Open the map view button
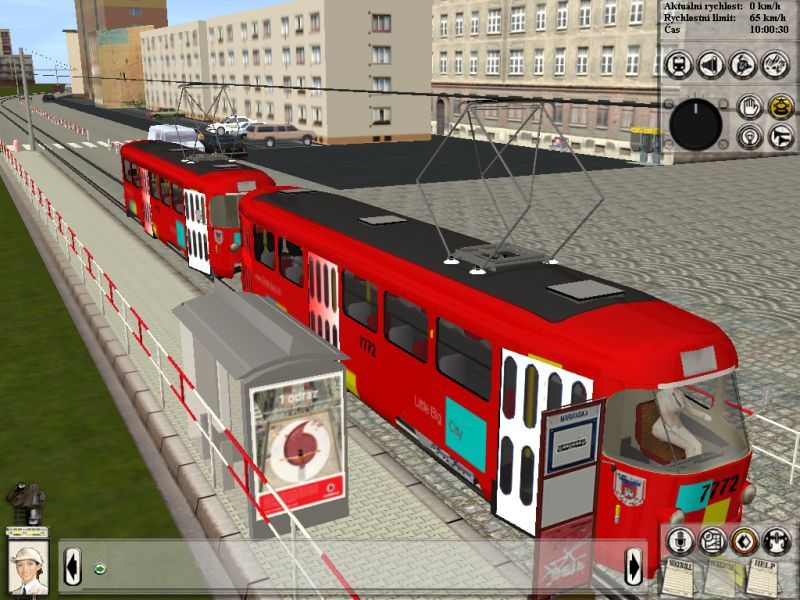 712,541
